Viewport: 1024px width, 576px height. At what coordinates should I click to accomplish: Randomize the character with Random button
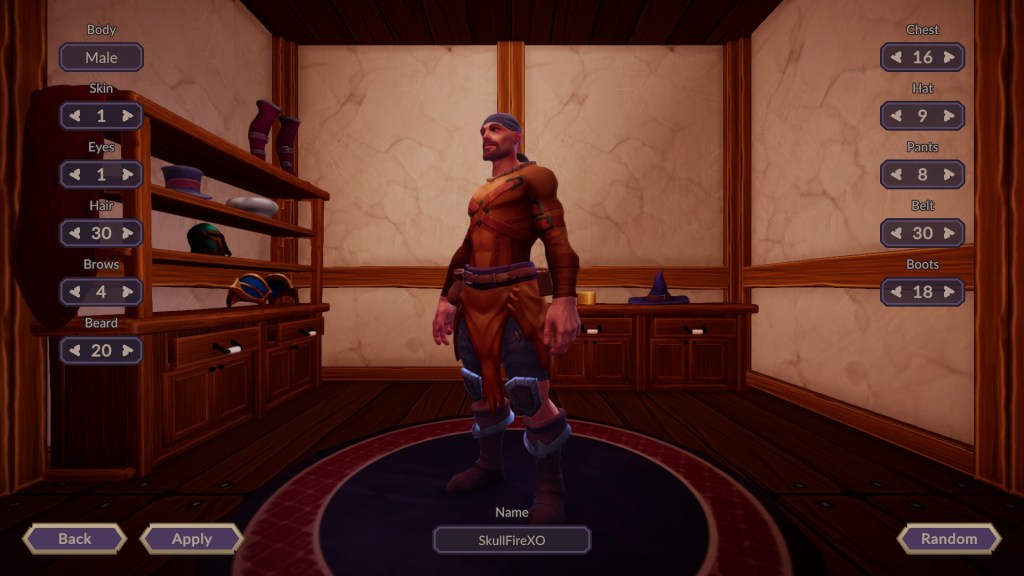coord(949,539)
